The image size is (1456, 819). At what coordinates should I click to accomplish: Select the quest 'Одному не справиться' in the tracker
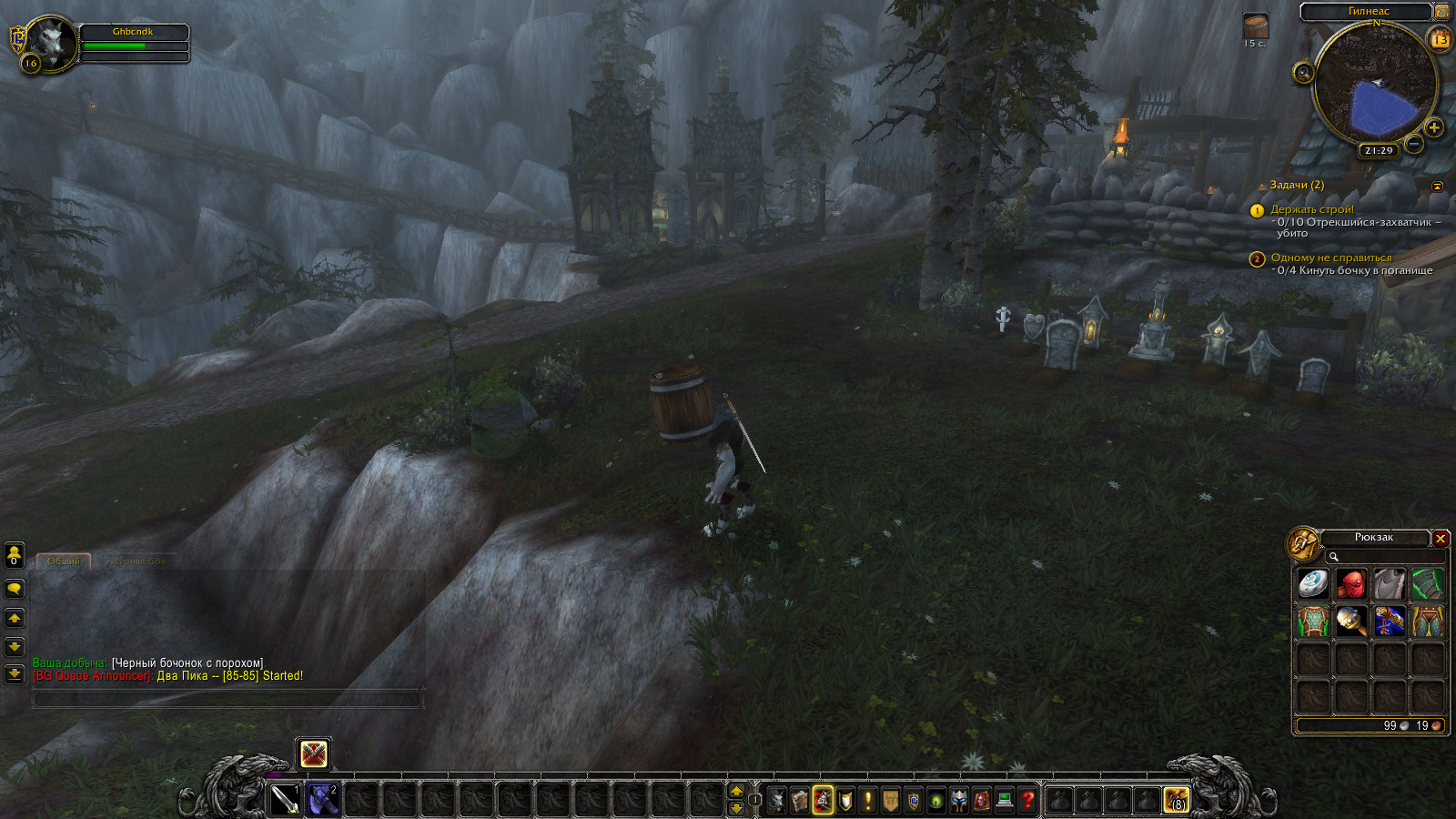(x=1330, y=258)
